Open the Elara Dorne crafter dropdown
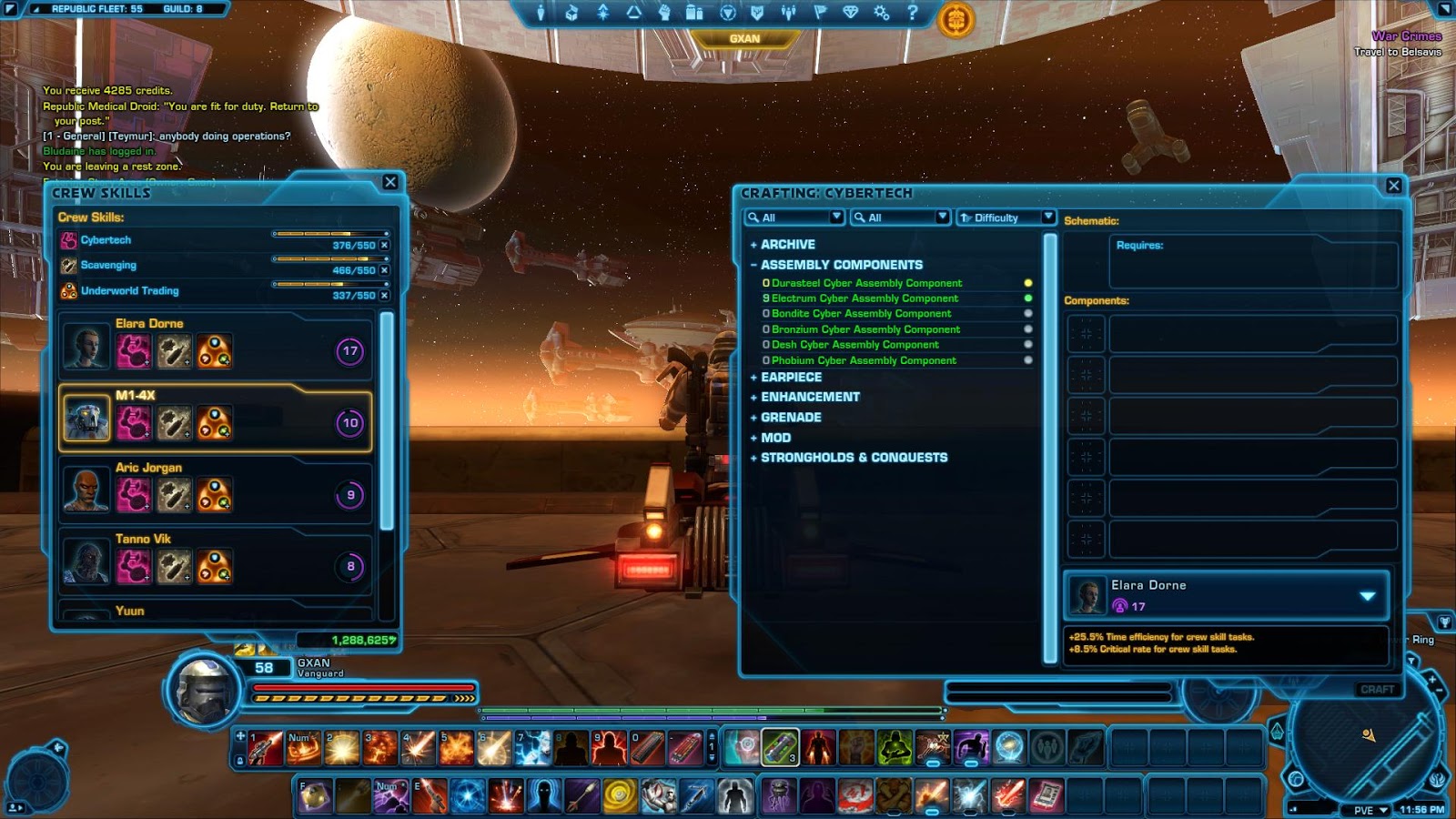The image size is (1456, 819). (x=1367, y=596)
